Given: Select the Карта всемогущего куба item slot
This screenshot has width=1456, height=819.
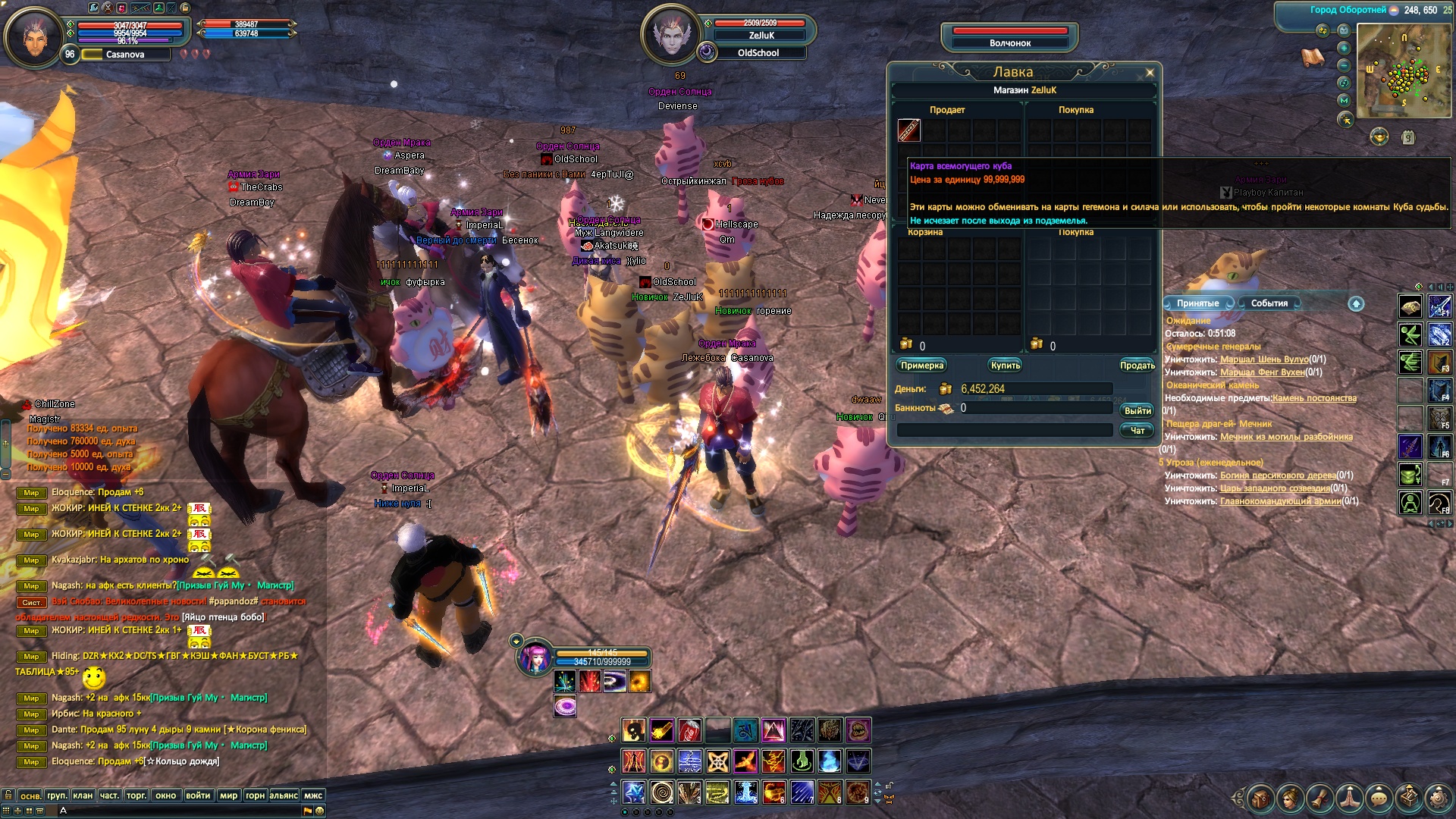Looking at the screenshot, I should click(909, 130).
